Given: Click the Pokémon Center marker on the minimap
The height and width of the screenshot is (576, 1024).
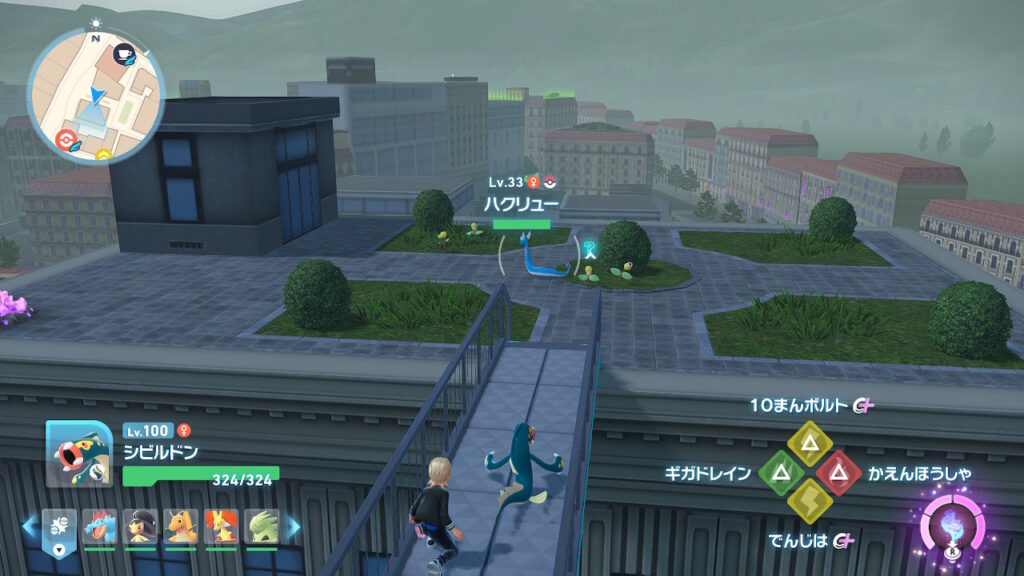Looking at the screenshot, I should point(68,138).
